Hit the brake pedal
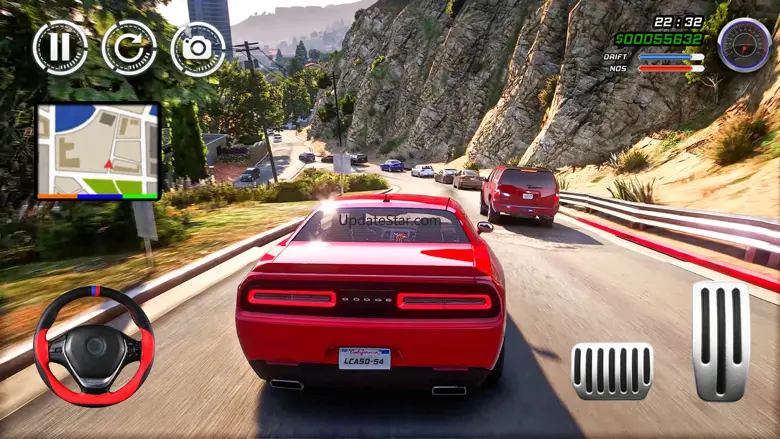This screenshot has width=780, height=439. tap(612, 371)
